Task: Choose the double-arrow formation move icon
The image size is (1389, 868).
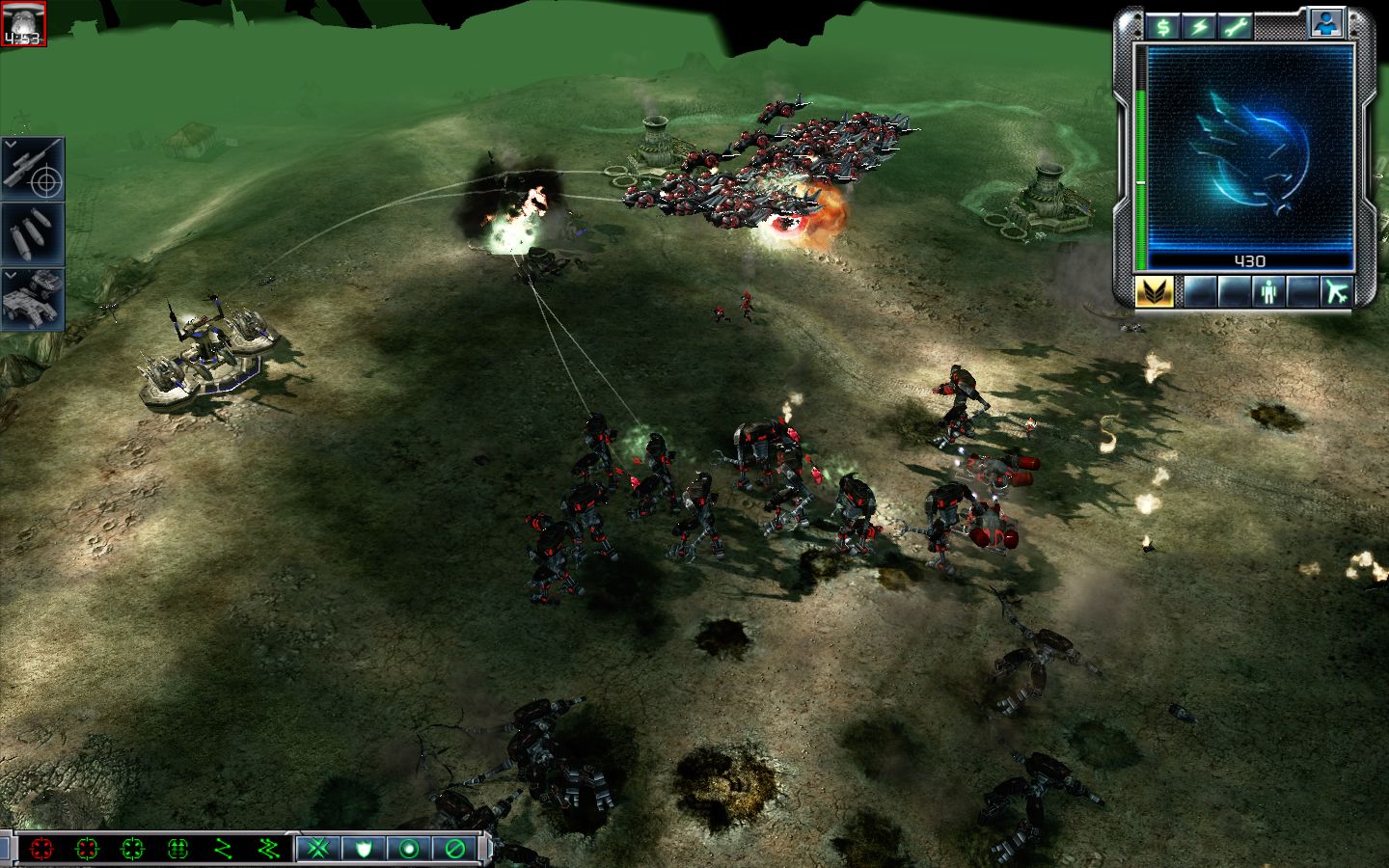Action: [177, 849]
